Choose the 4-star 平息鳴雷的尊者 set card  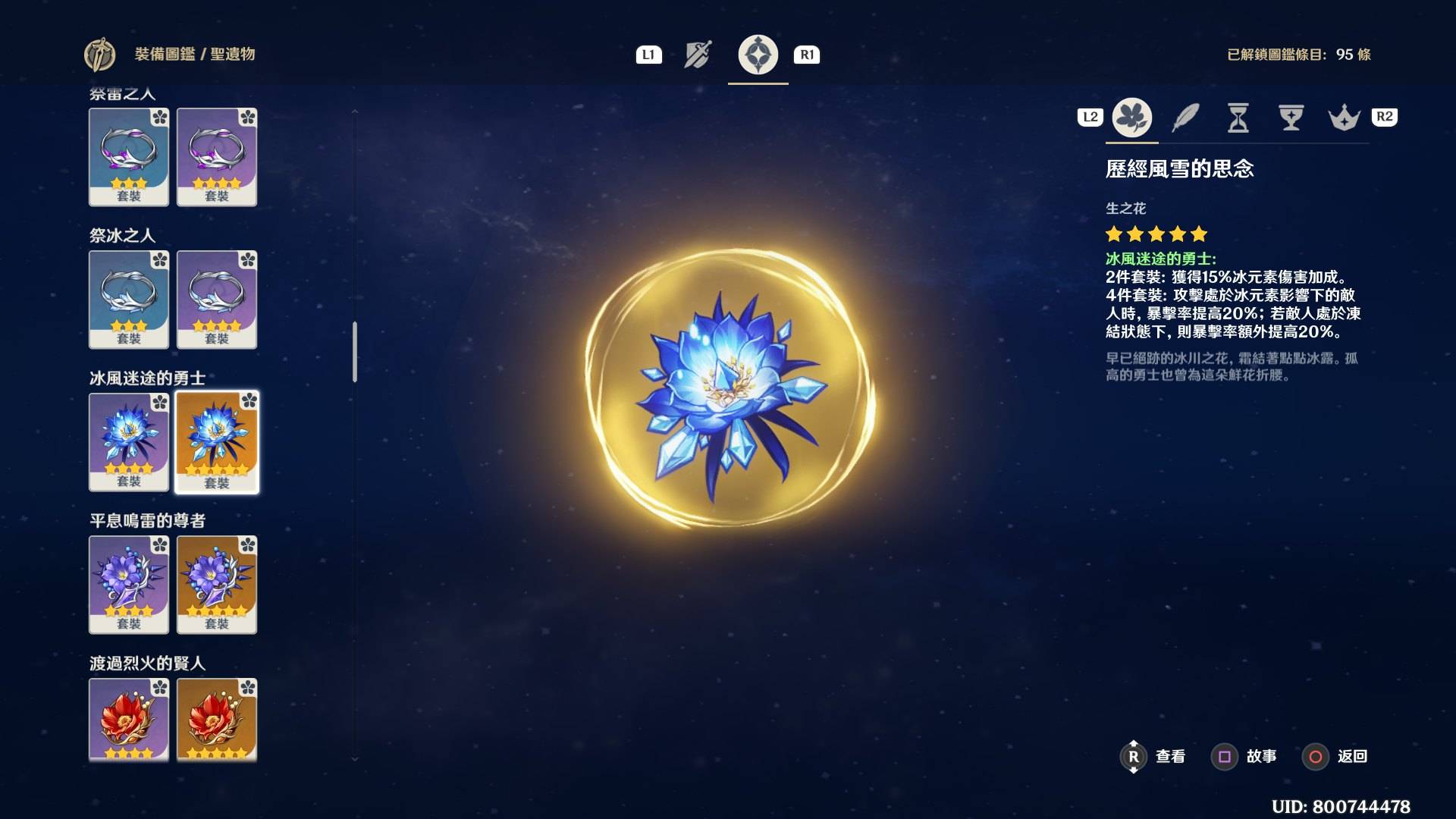click(x=129, y=585)
